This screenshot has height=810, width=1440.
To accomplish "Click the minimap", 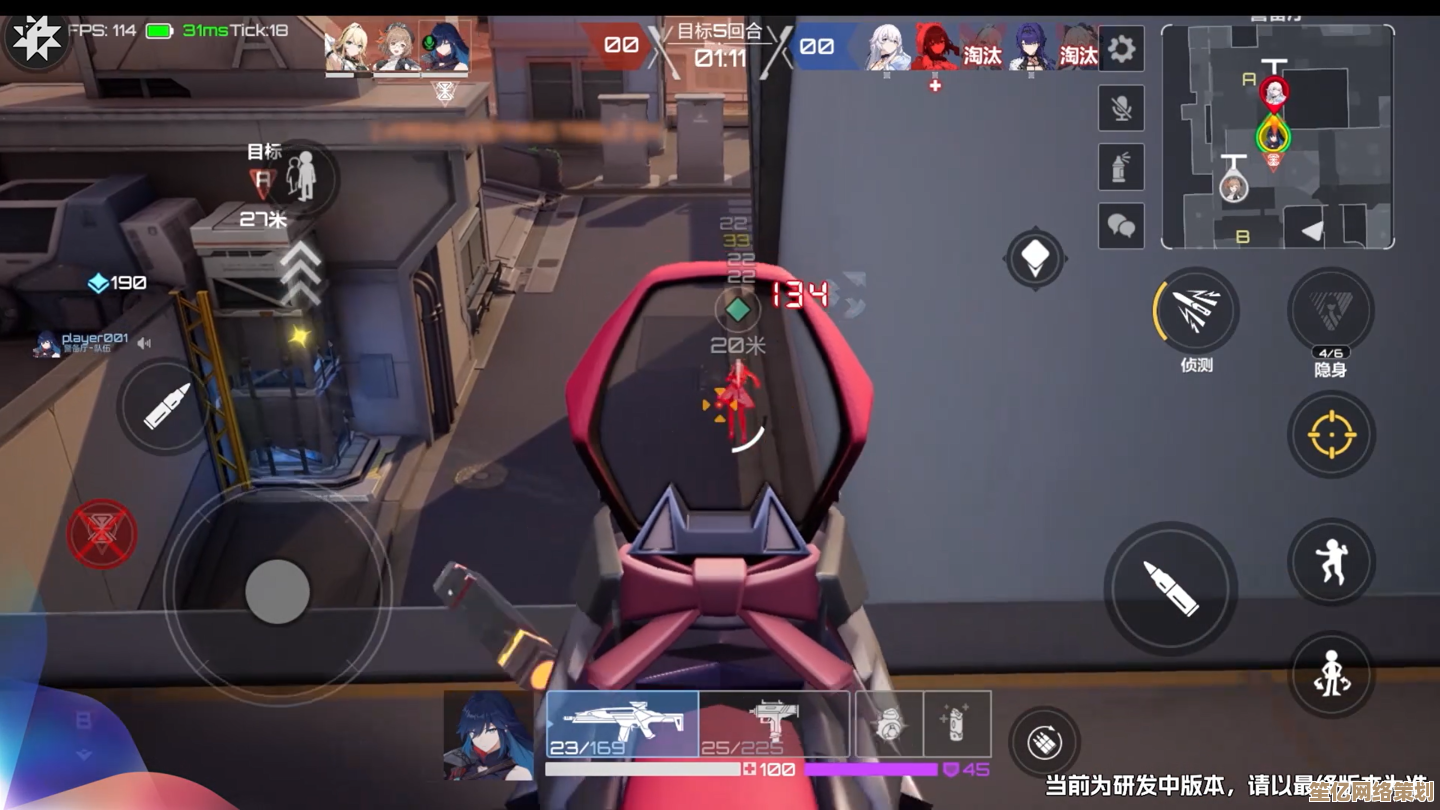I will (1277, 136).
